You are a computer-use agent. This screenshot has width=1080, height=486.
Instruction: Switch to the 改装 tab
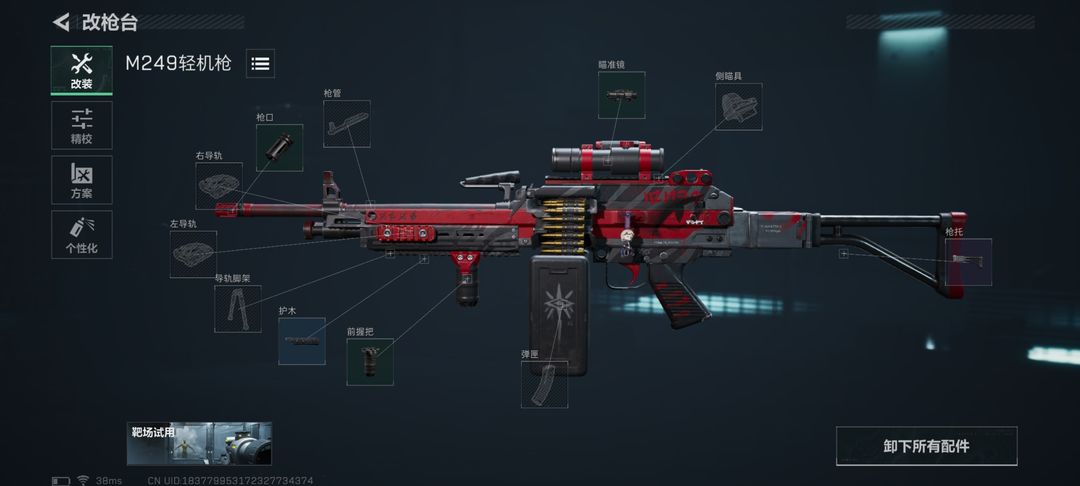pyautogui.click(x=81, y=70)
